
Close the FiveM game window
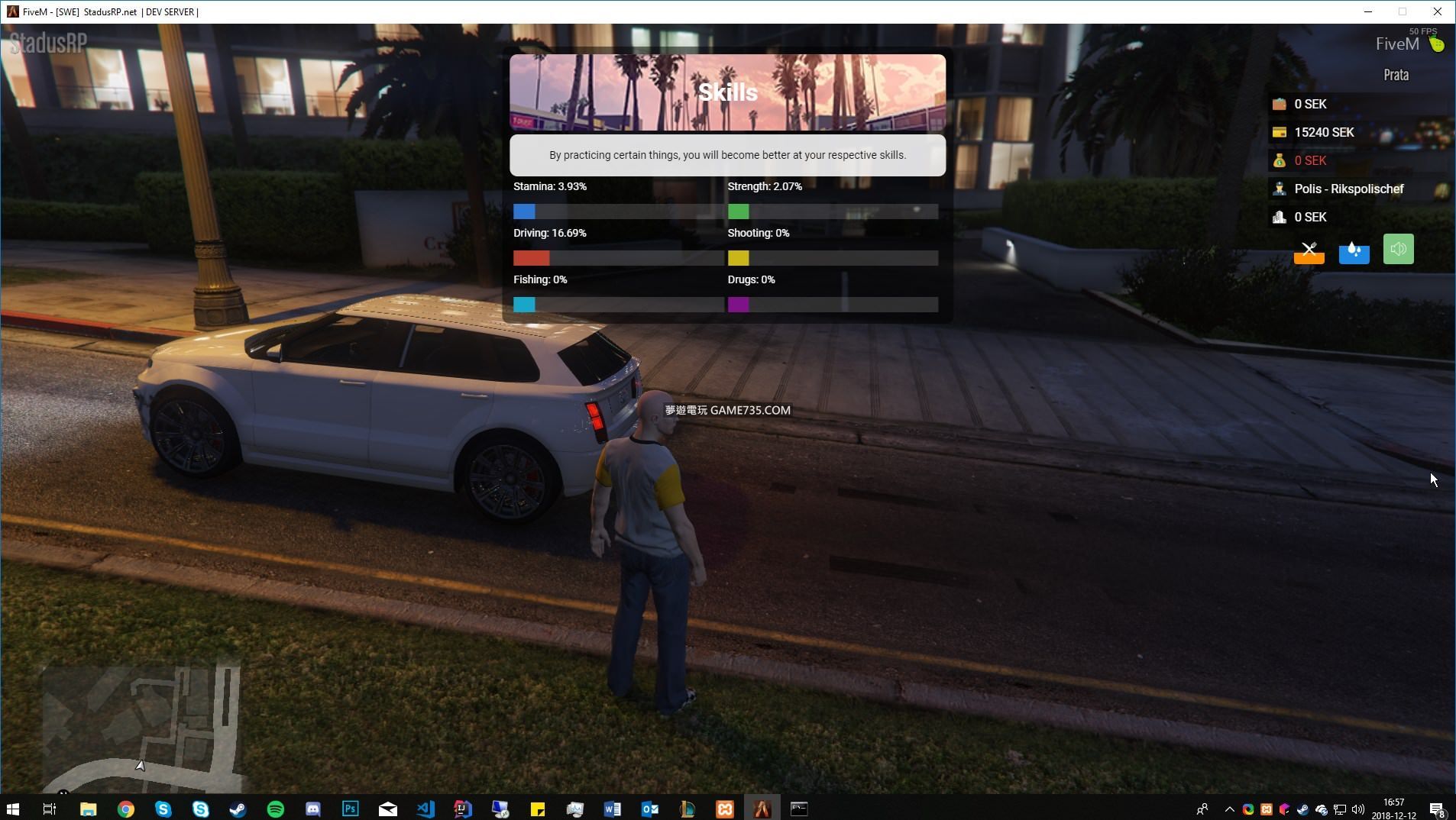(x=1437, y=11)
